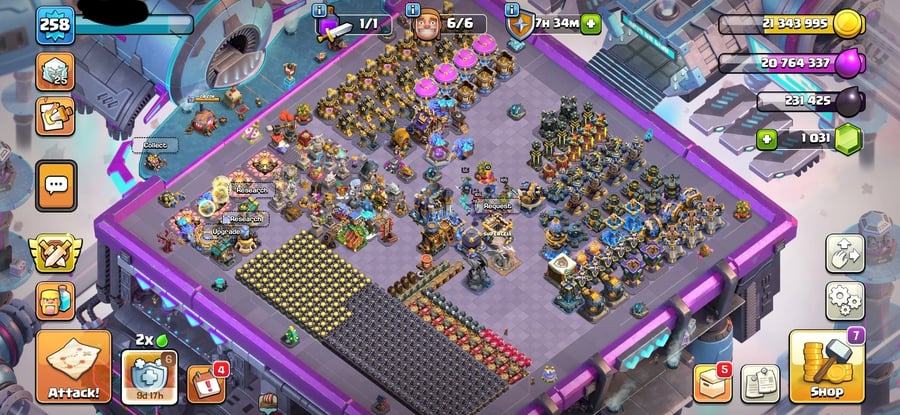Screen dimensions: 900x415
Task: Open the orange card icon below level badge
Action: pyautogui.click(x=55, y=116)
